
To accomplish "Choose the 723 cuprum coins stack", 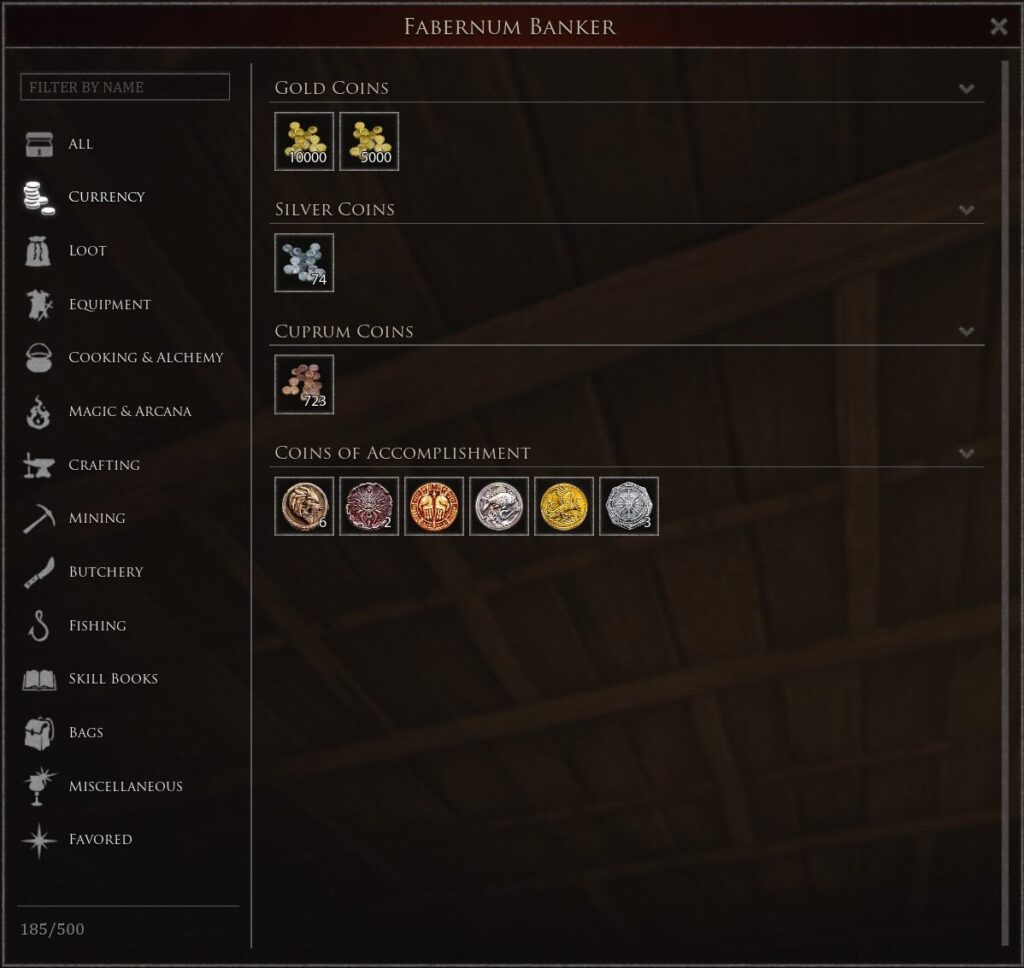I will click(x=304, y=385).
